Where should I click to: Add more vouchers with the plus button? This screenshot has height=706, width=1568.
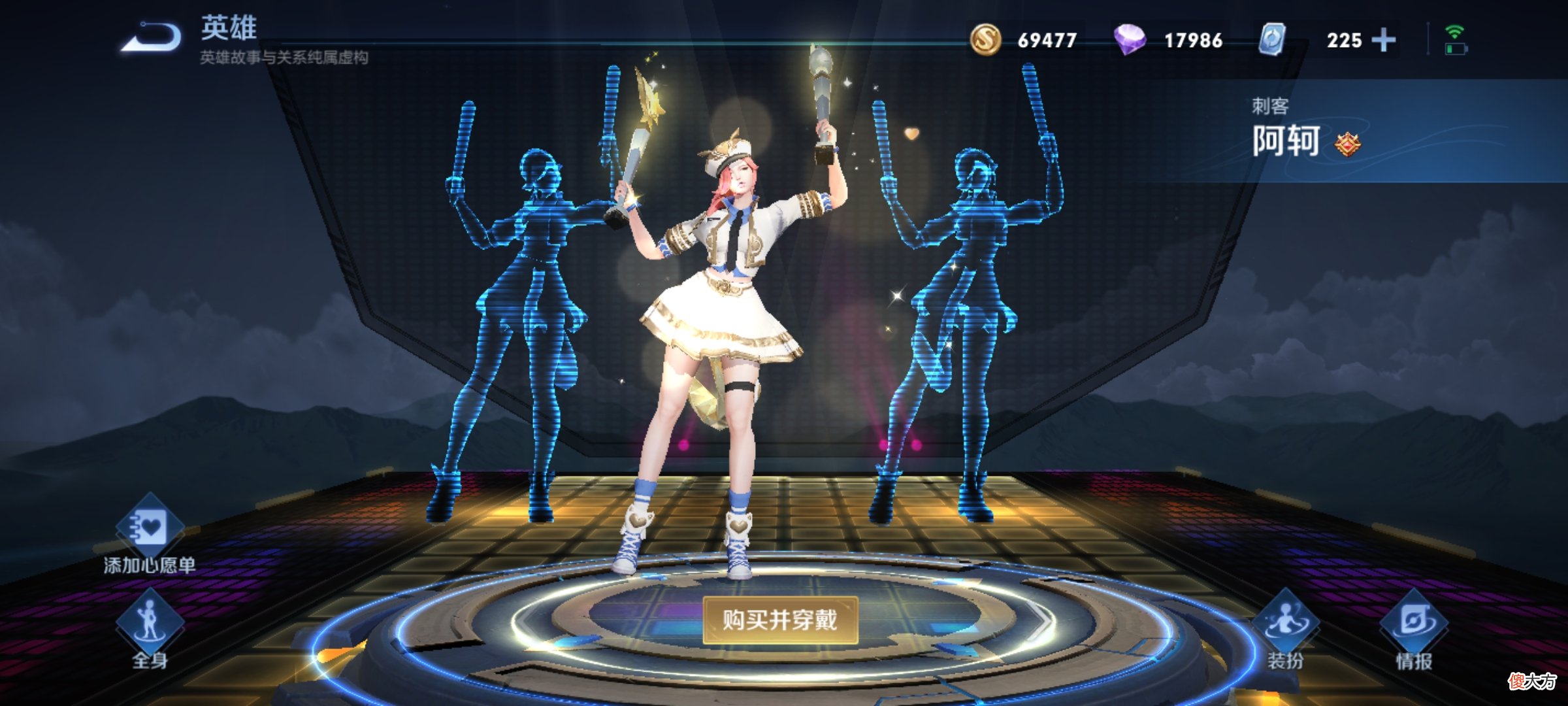point(1383,40)
